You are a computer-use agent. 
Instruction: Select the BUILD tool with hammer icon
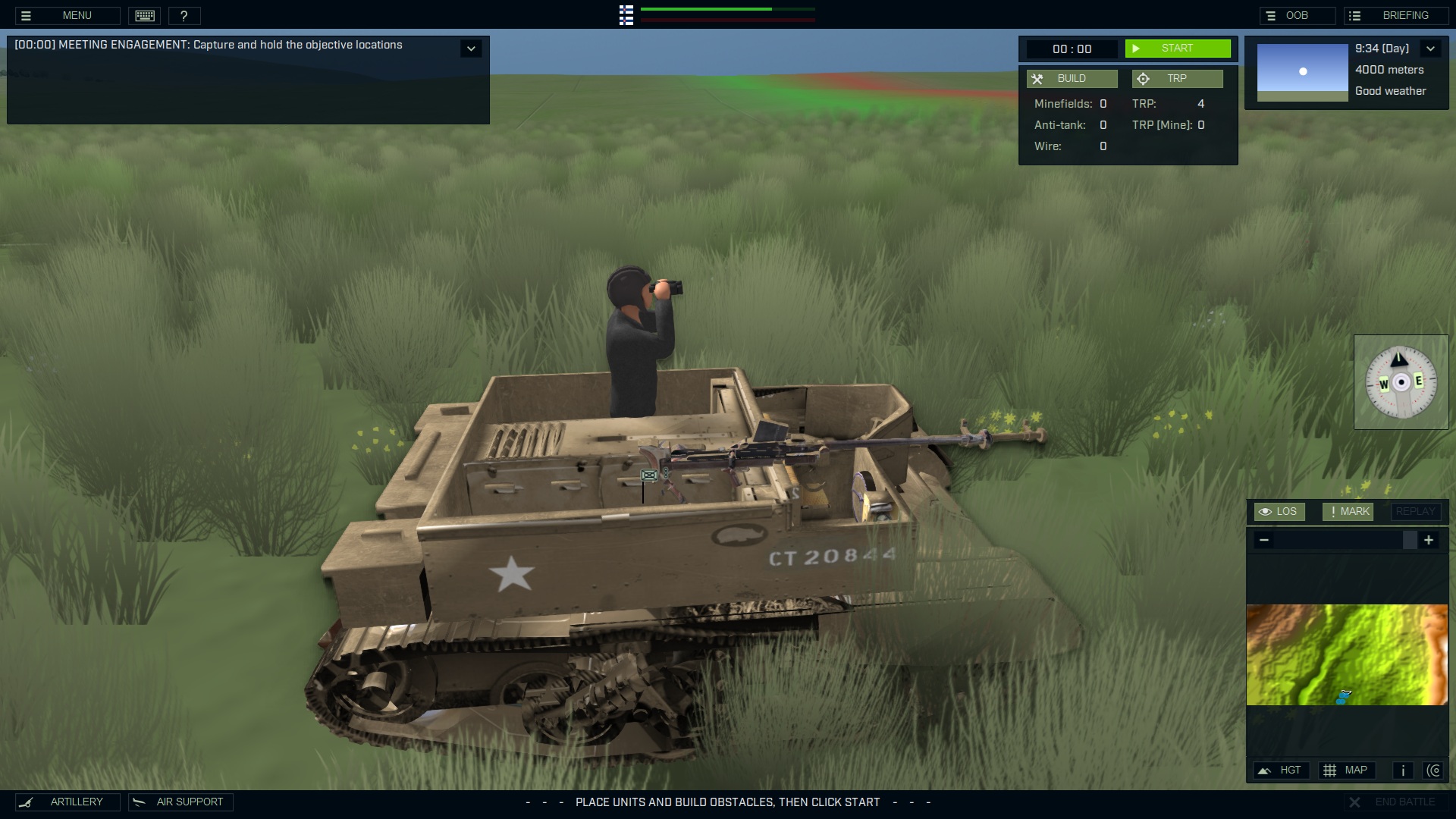[x=1072, y=78]
